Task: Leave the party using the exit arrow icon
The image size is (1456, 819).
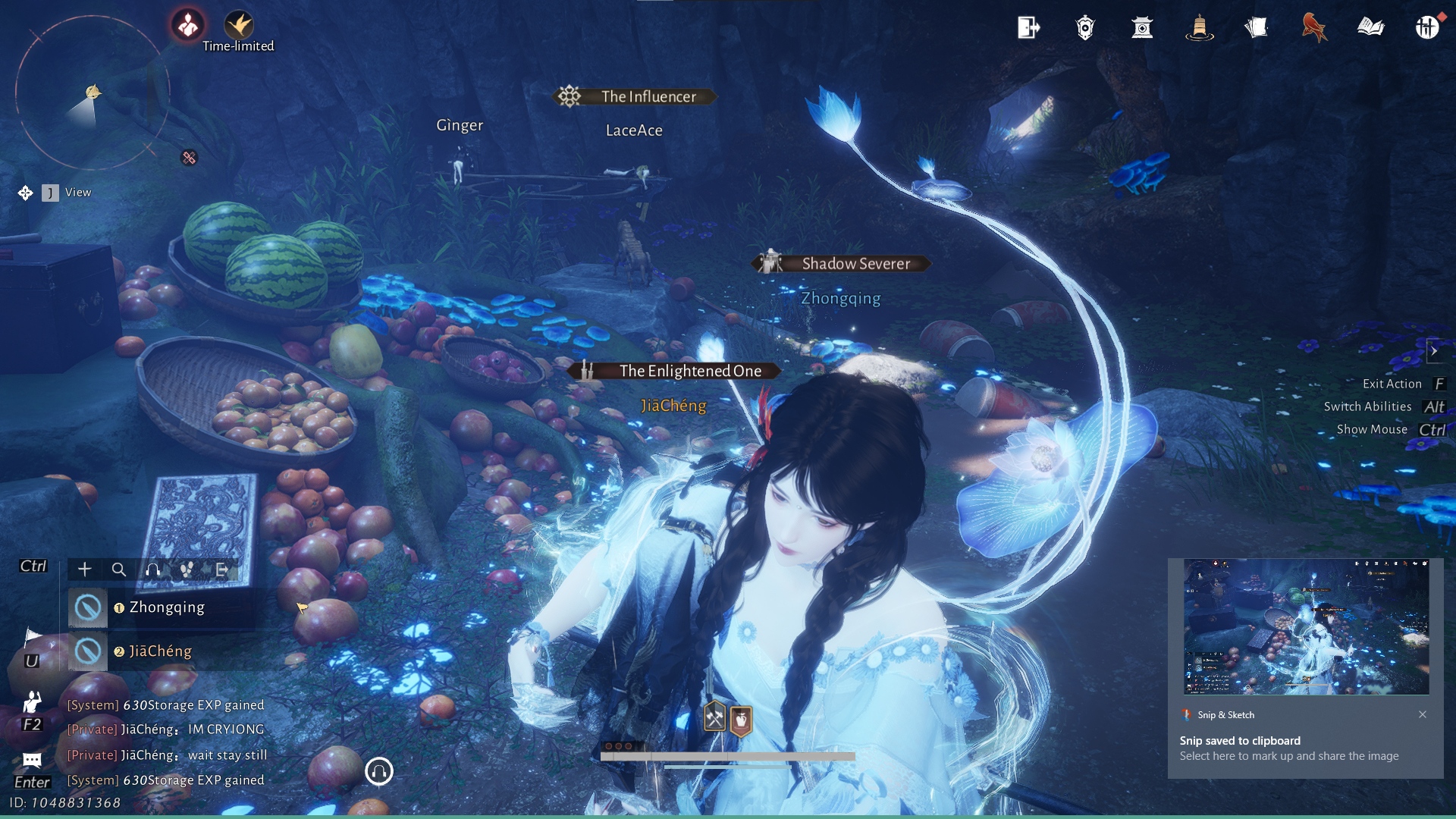Action: coord(221,570)
